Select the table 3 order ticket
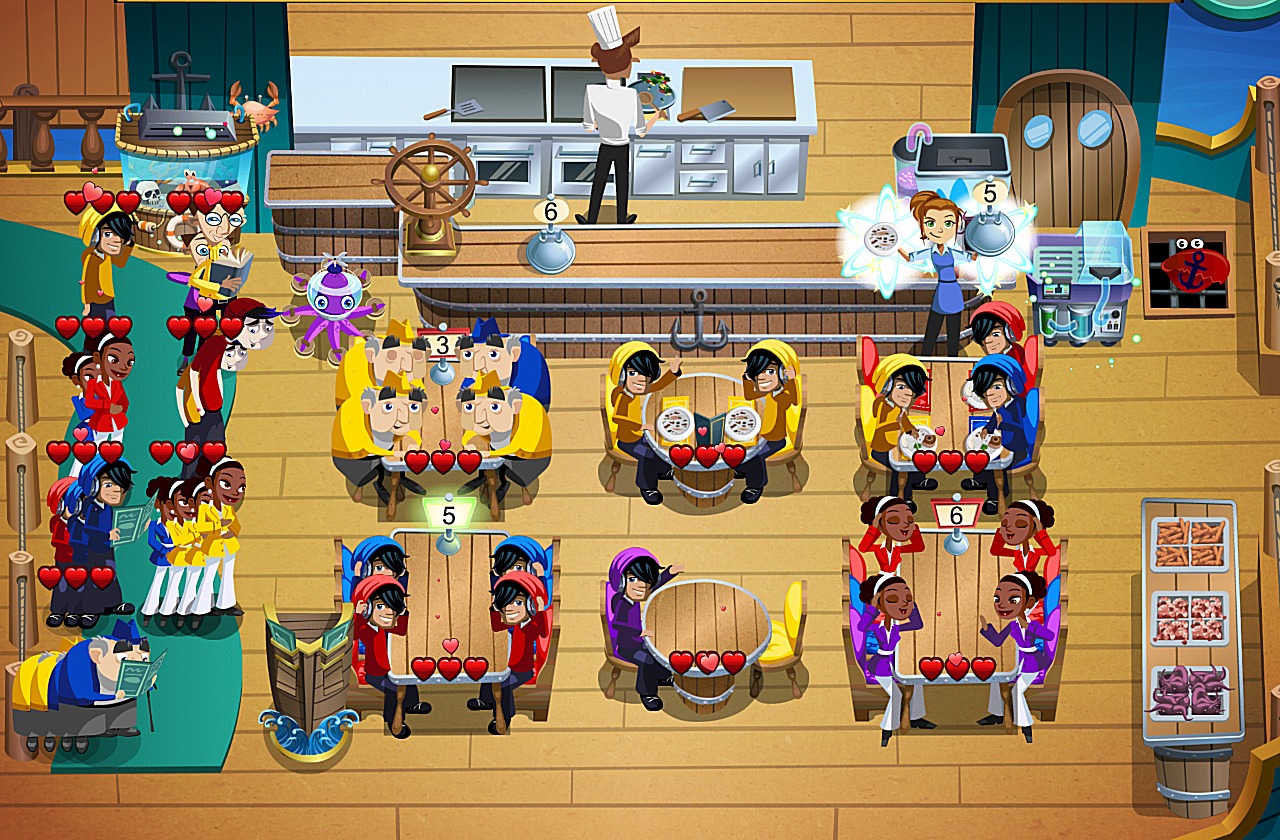Image resolution: width=1280 pixels, height=840 pixels. [443, 346]
